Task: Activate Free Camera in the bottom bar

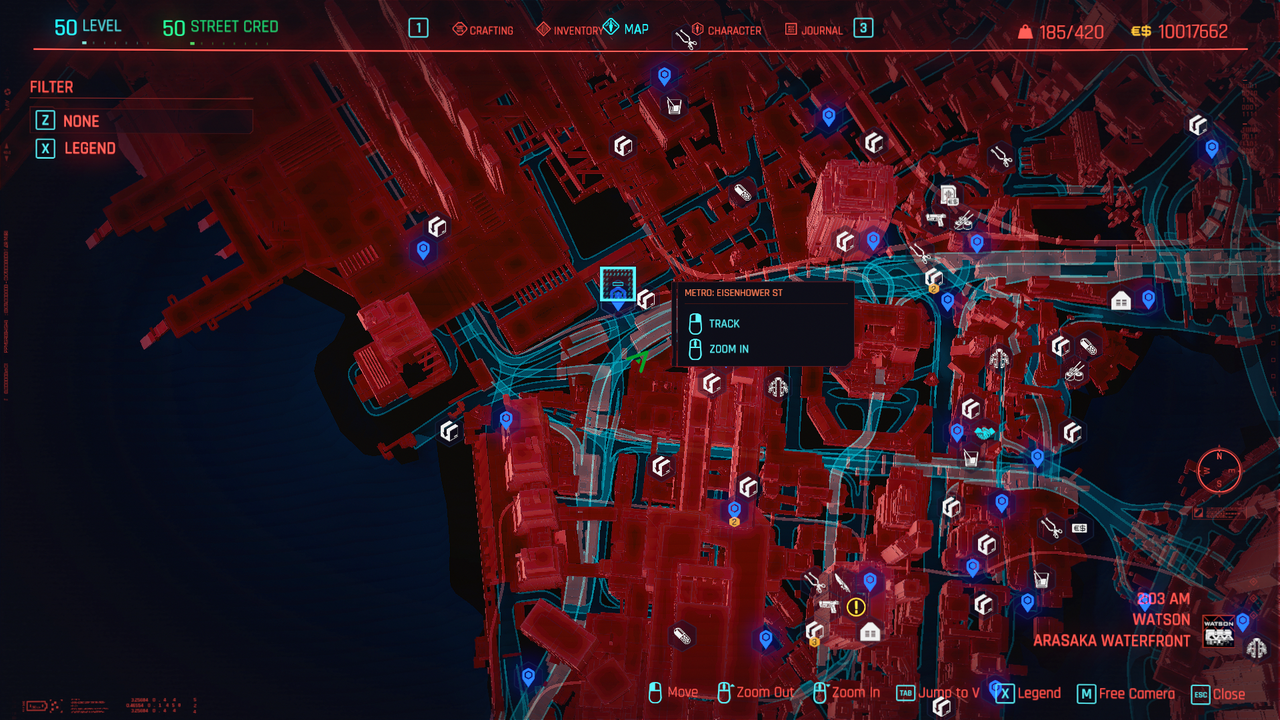Action: [x=1126, y=694]
